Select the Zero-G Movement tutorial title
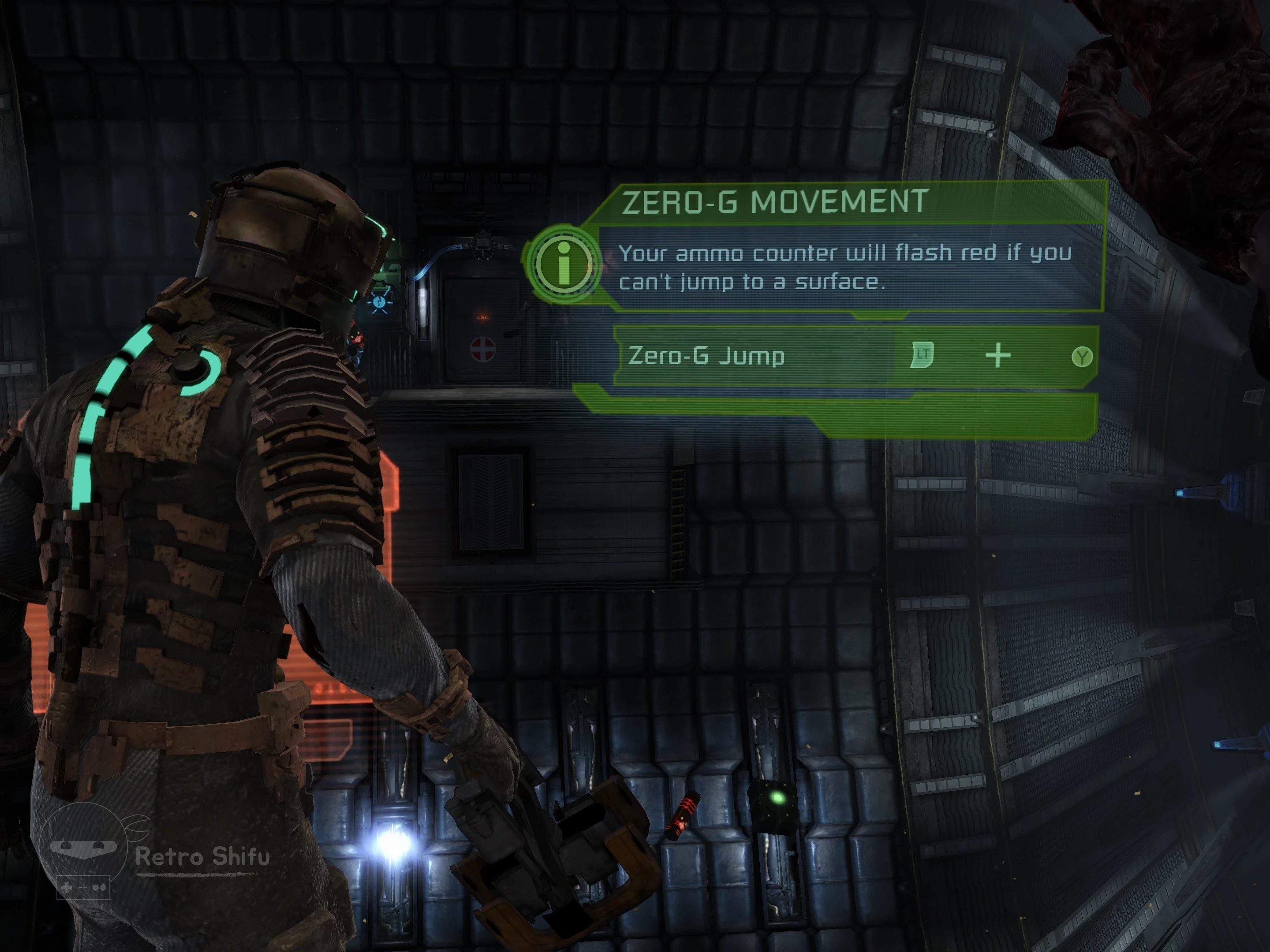This screenshot has height=952, width=1270. tap(774, 202)
